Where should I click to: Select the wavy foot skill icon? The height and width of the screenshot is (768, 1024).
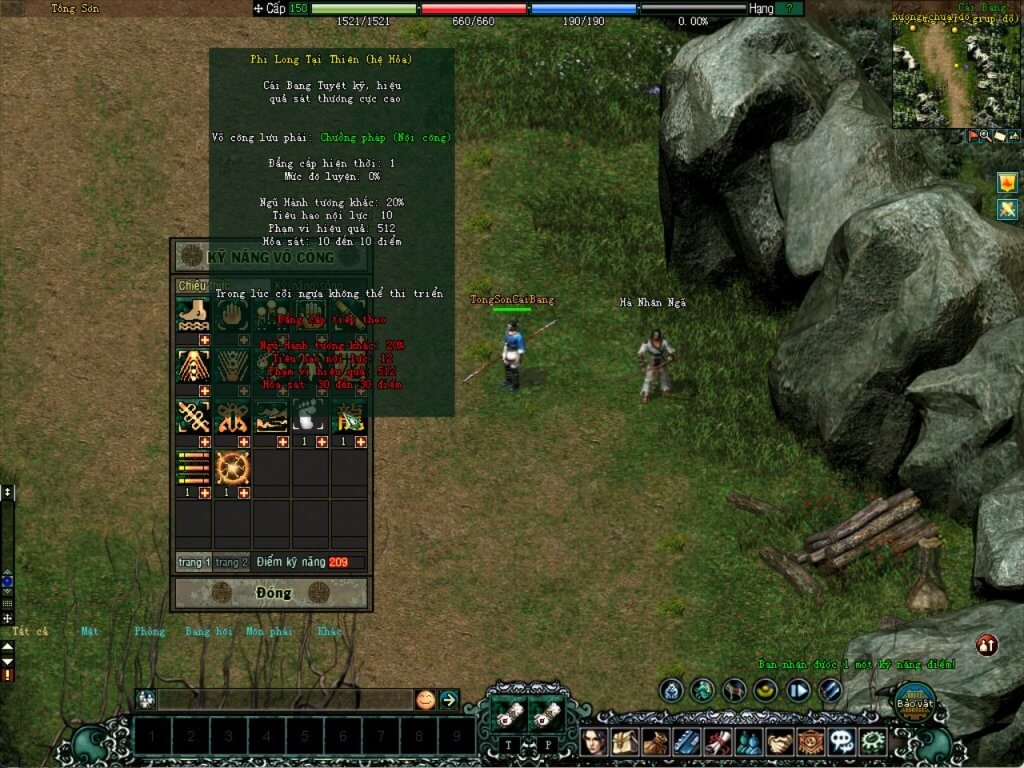pos(192,315)
